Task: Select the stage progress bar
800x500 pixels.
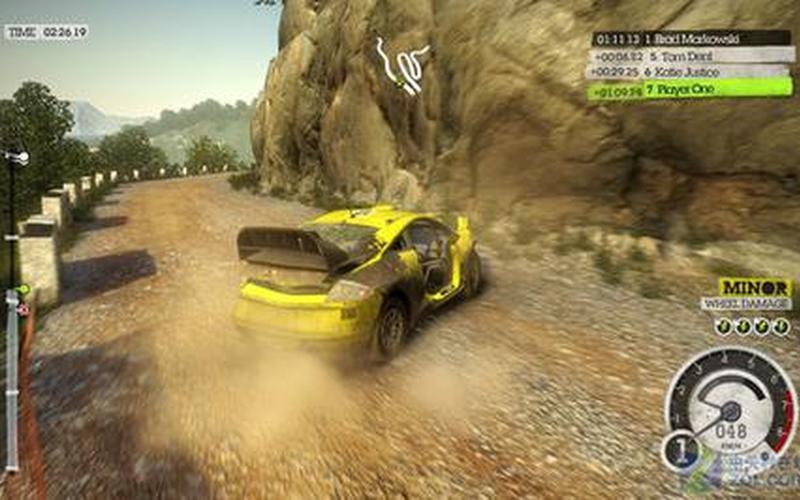Action: point(13,310)
